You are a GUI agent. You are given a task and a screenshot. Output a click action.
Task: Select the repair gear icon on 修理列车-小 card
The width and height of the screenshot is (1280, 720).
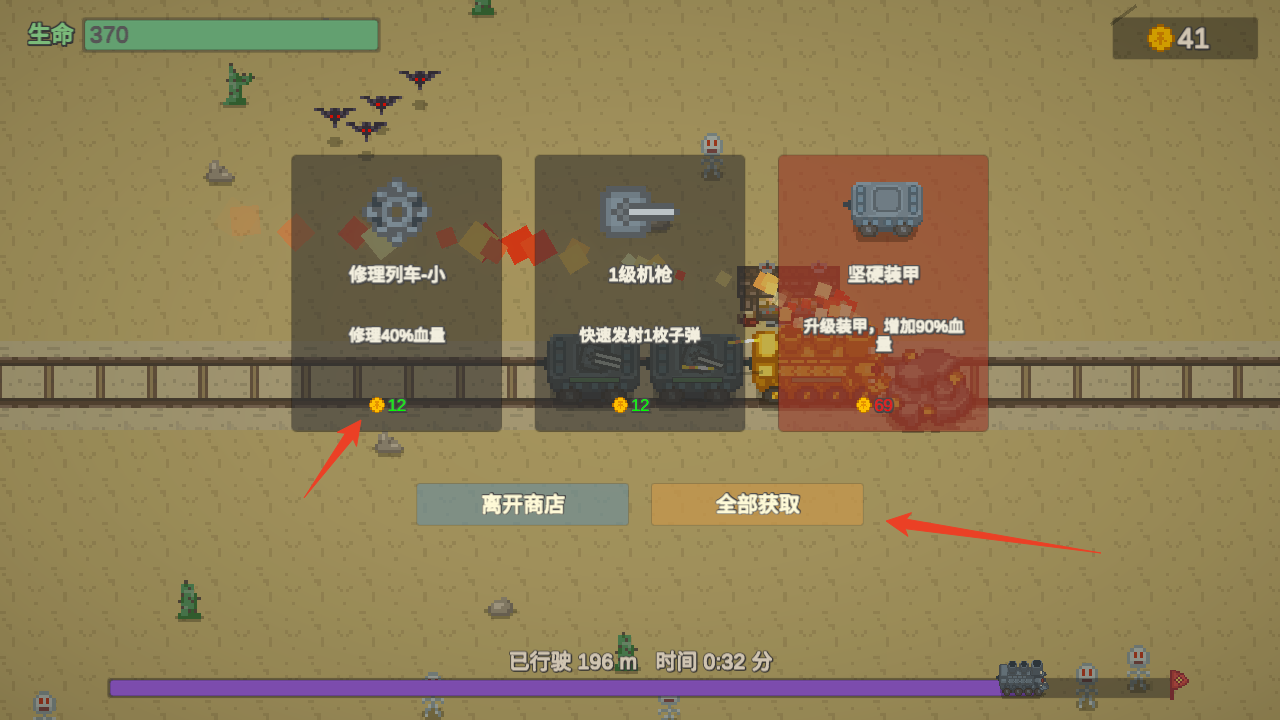coord(396,211)
